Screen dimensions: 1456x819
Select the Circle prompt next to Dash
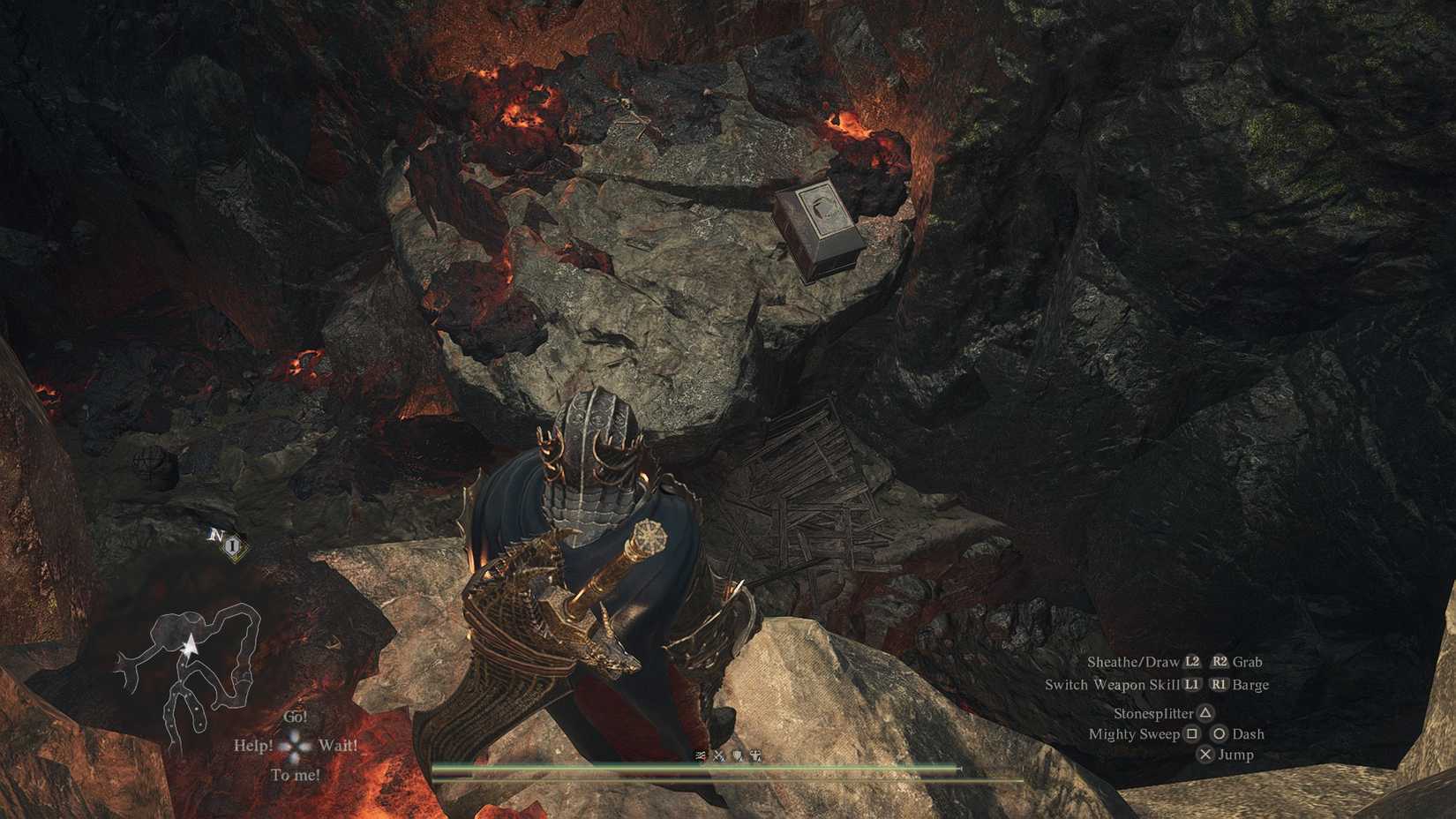click(x=1221, y=733)
